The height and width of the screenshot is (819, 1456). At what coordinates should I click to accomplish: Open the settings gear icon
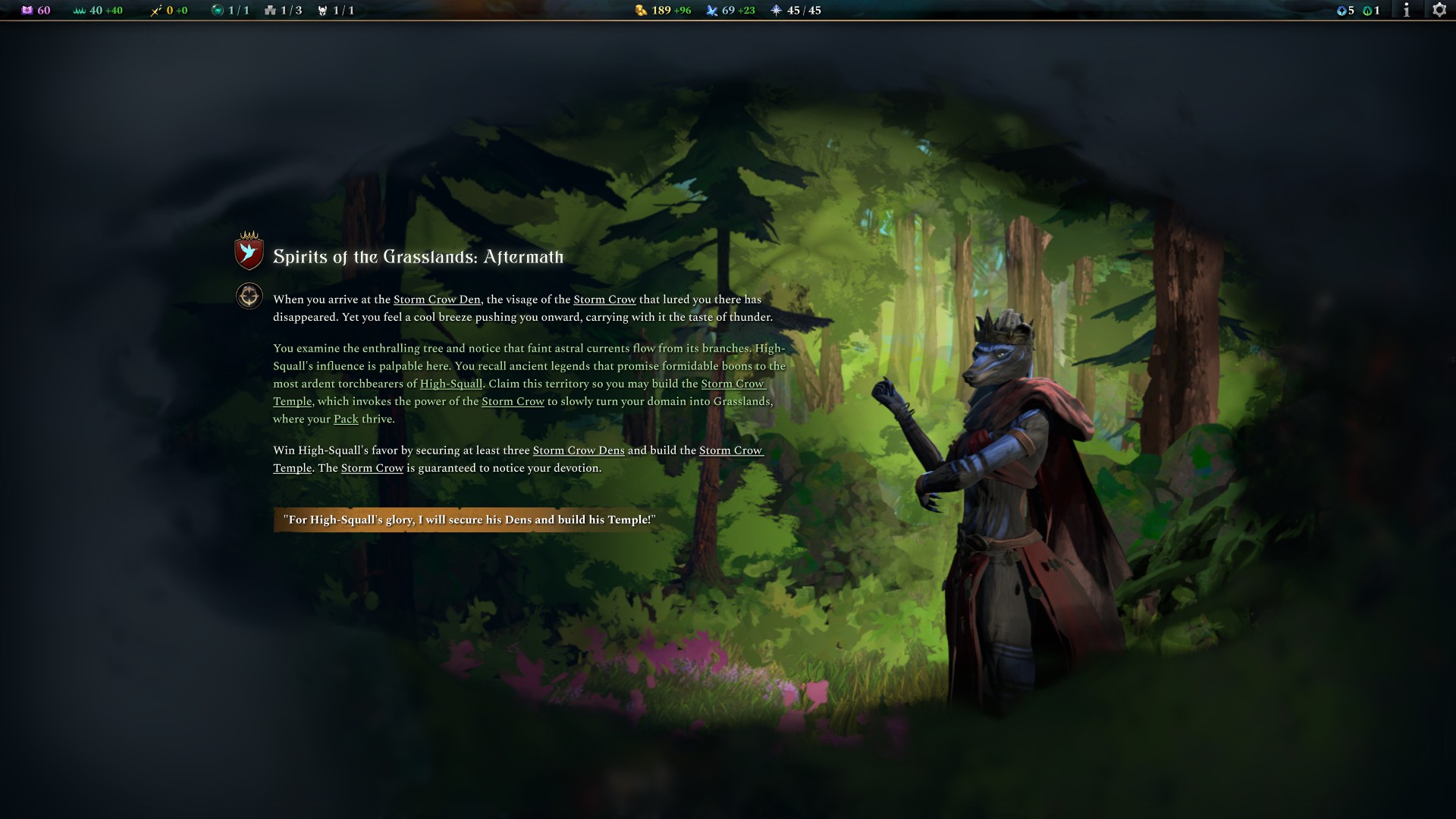coord(1439,11)
